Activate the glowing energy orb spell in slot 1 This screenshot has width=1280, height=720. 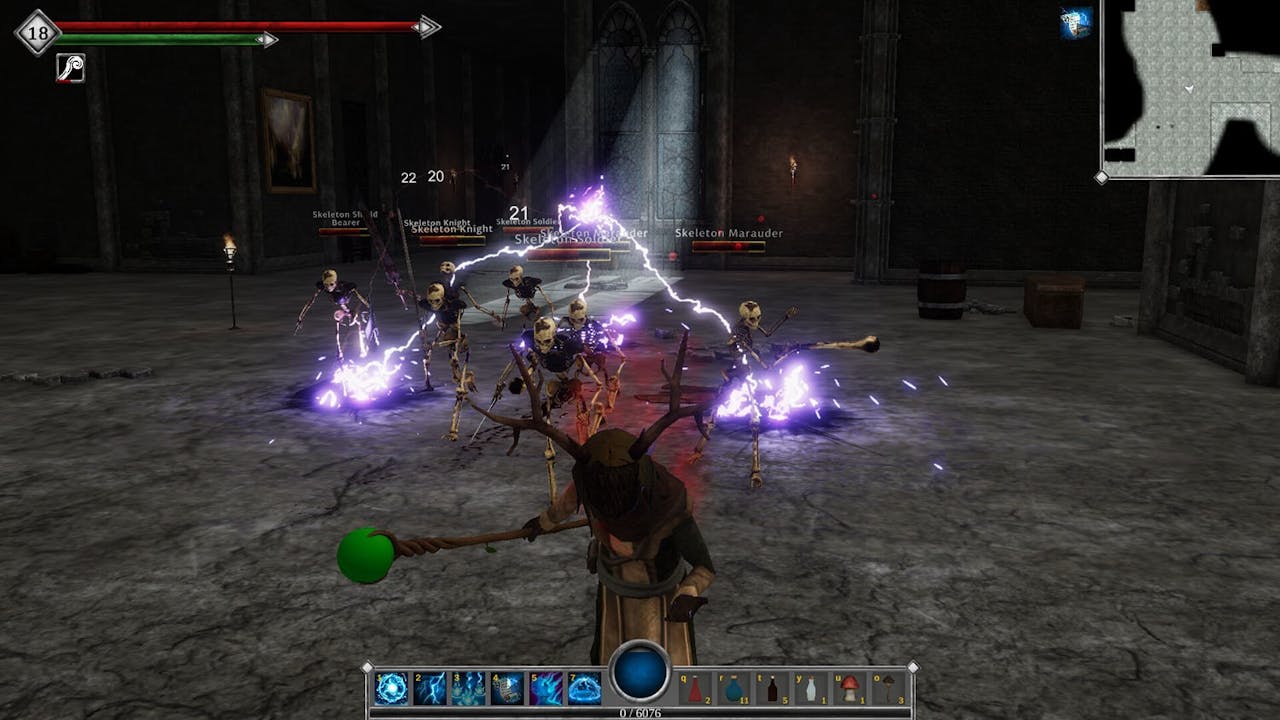392,688
